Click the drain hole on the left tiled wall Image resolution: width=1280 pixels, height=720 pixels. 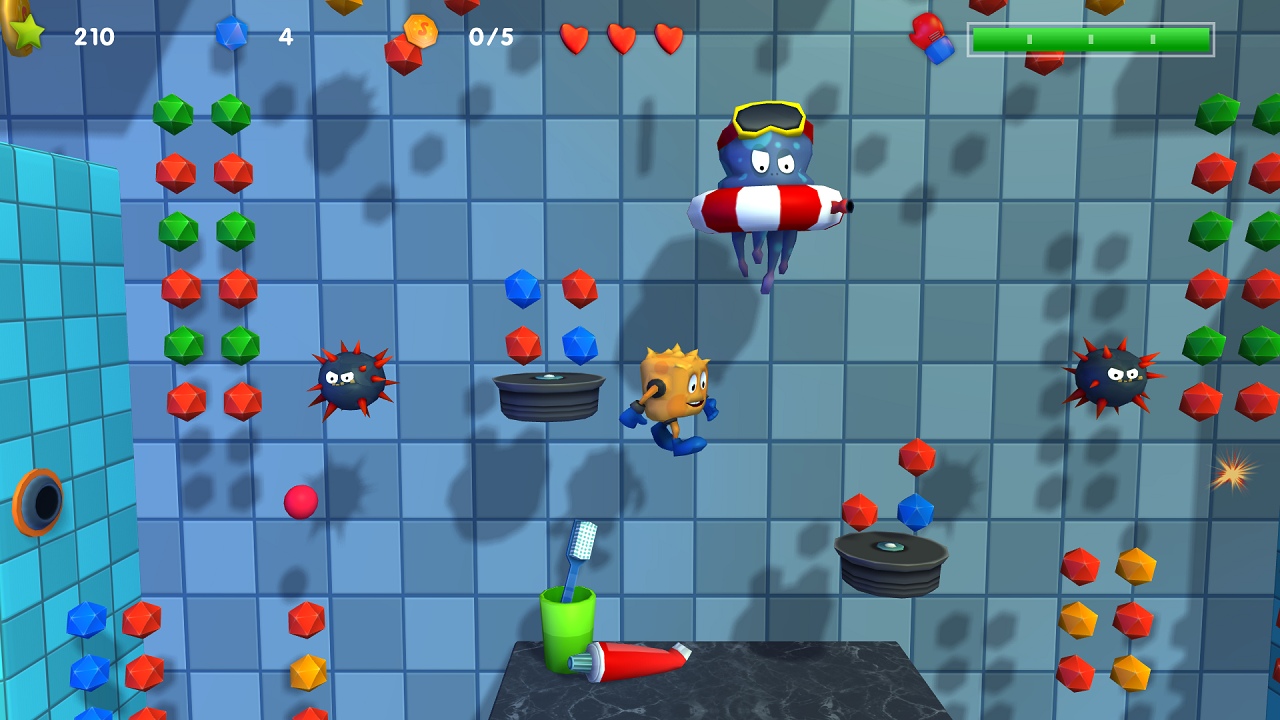coord(36,500)
